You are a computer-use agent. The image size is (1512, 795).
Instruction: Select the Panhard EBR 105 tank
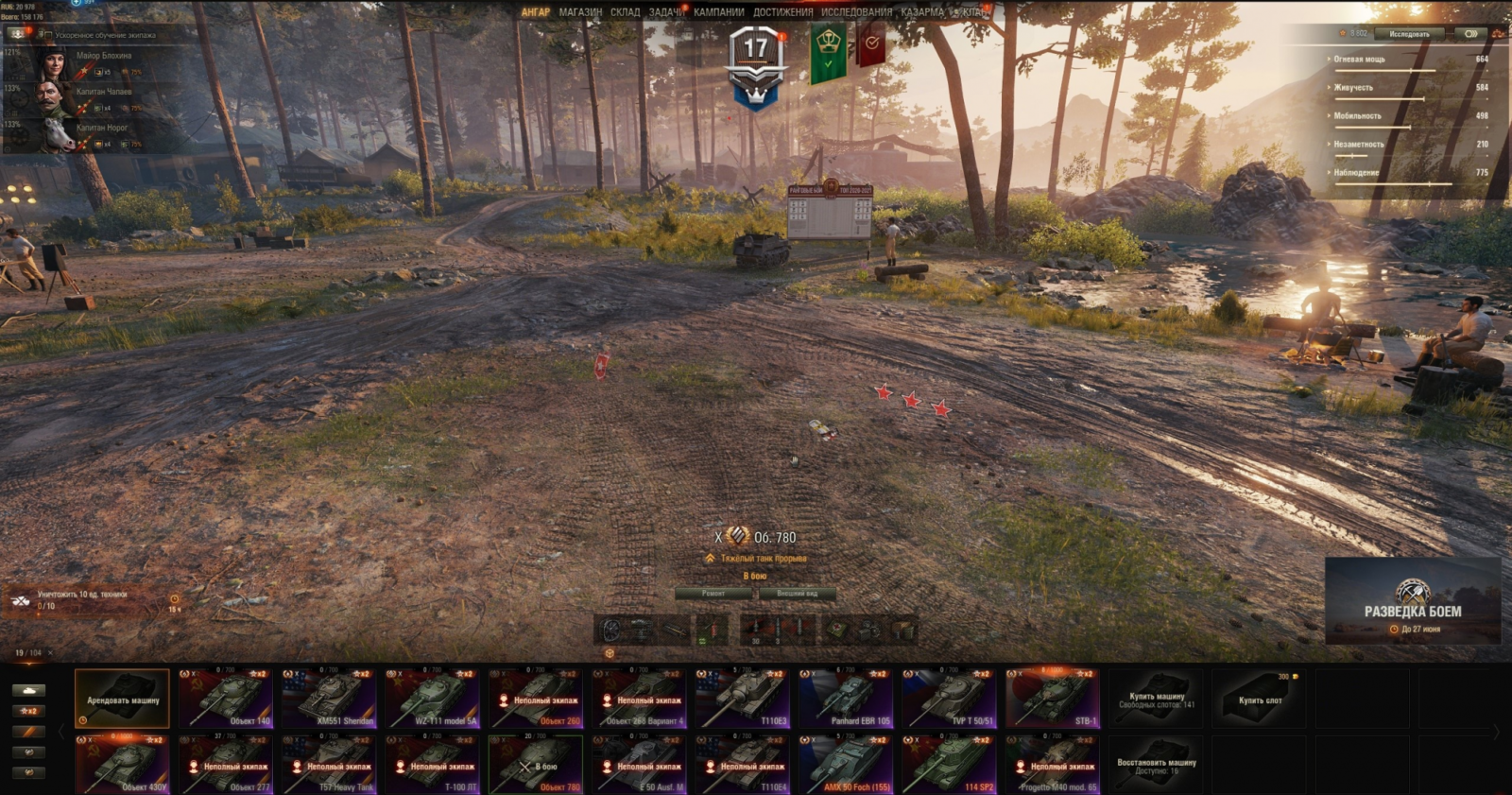846,700
